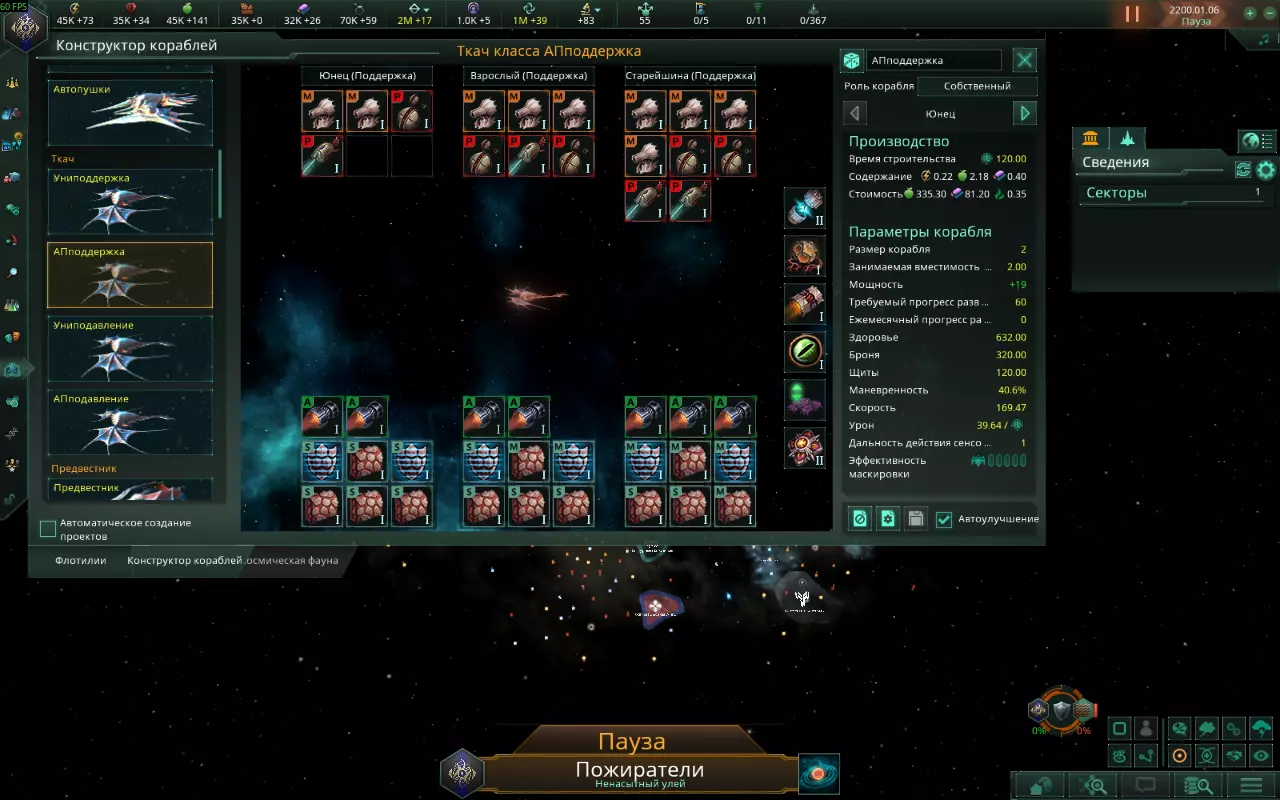Open the Собственный ship role dropdown
This screenshot has width=1280, height=800.
point(977,86)
